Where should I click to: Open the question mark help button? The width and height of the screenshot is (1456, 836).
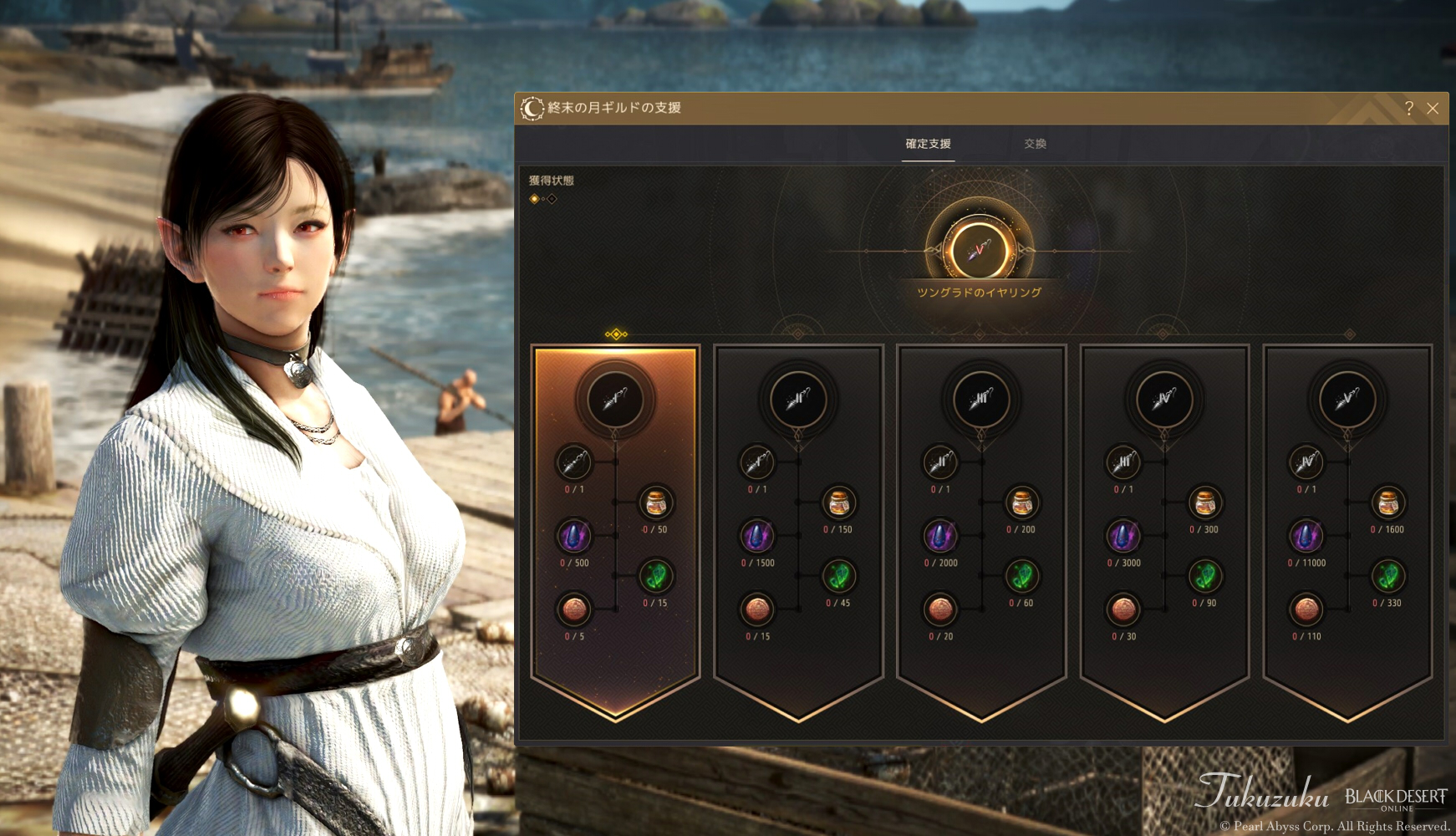tap(1409, 109)
